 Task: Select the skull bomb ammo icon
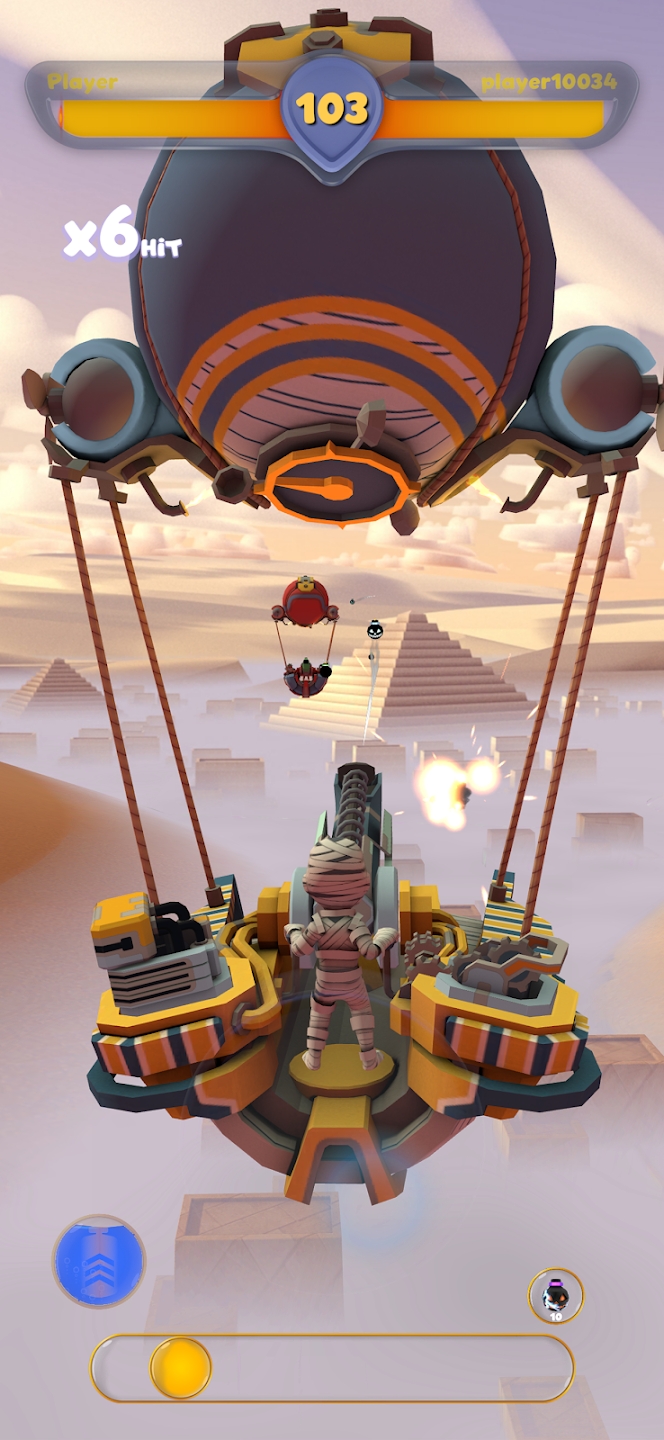[555, 1295]
